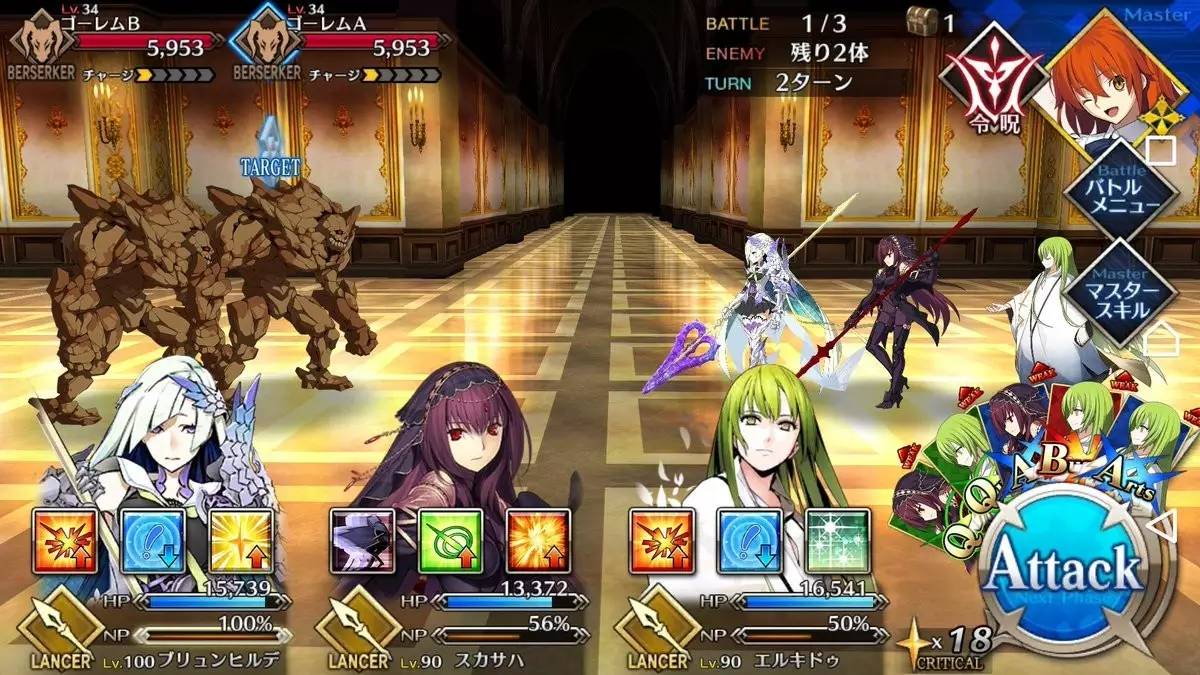1200x675 pixels.
Task: Use Scathach's dark figure first skill
Action: (362, 541)
